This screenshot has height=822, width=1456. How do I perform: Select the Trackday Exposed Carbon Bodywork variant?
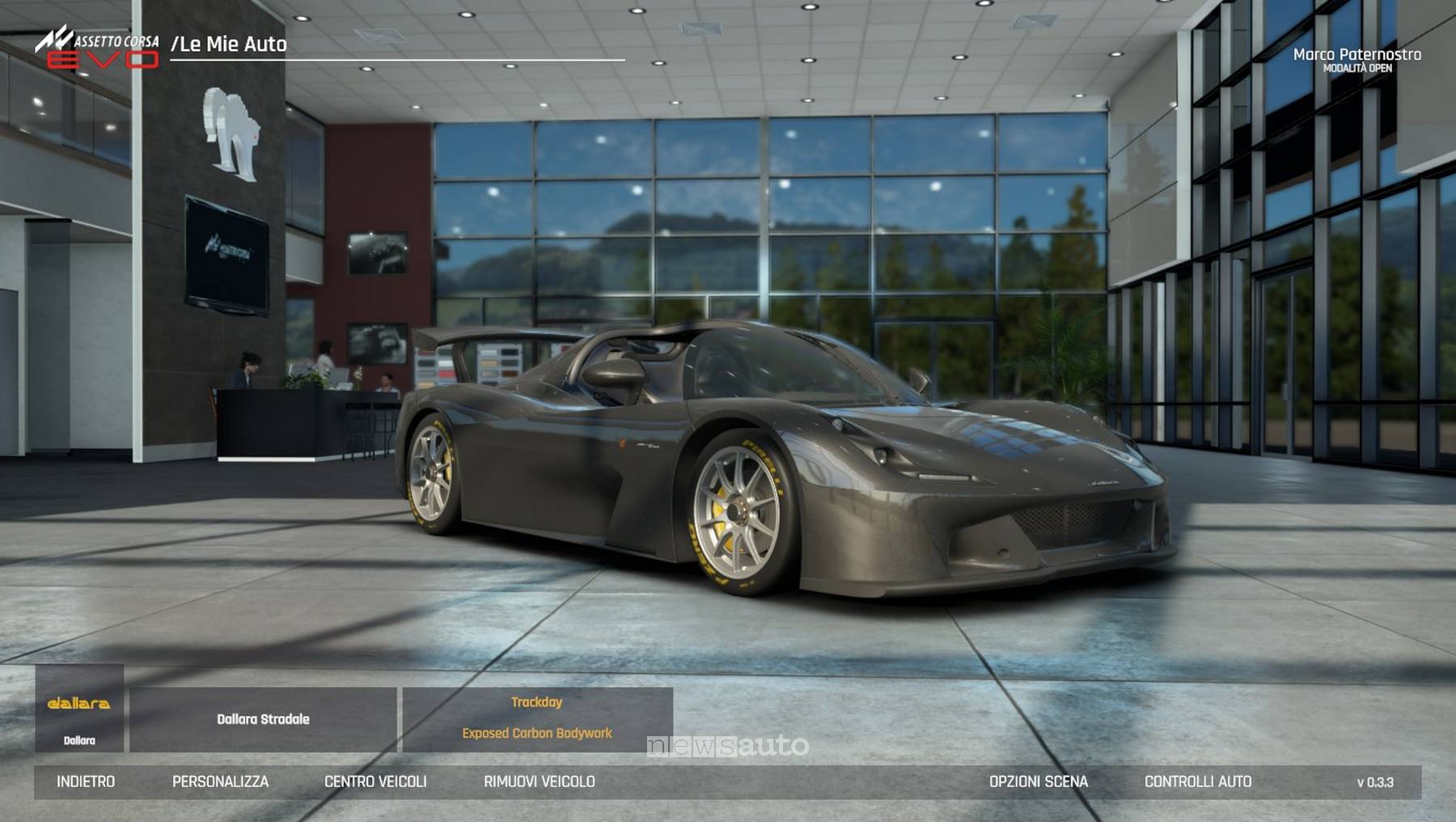[x=537, y=718]
